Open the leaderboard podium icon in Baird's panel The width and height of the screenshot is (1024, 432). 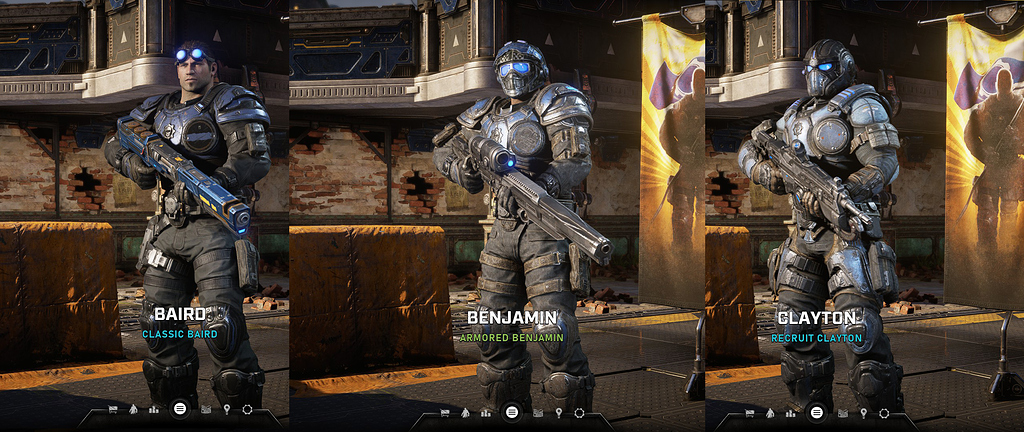(x=154, y=410)
